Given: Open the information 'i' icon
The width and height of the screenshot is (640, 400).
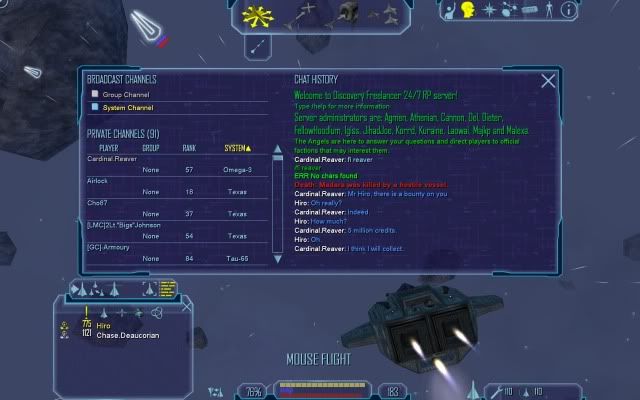Looking at the screenshot, I should point(568,10).
